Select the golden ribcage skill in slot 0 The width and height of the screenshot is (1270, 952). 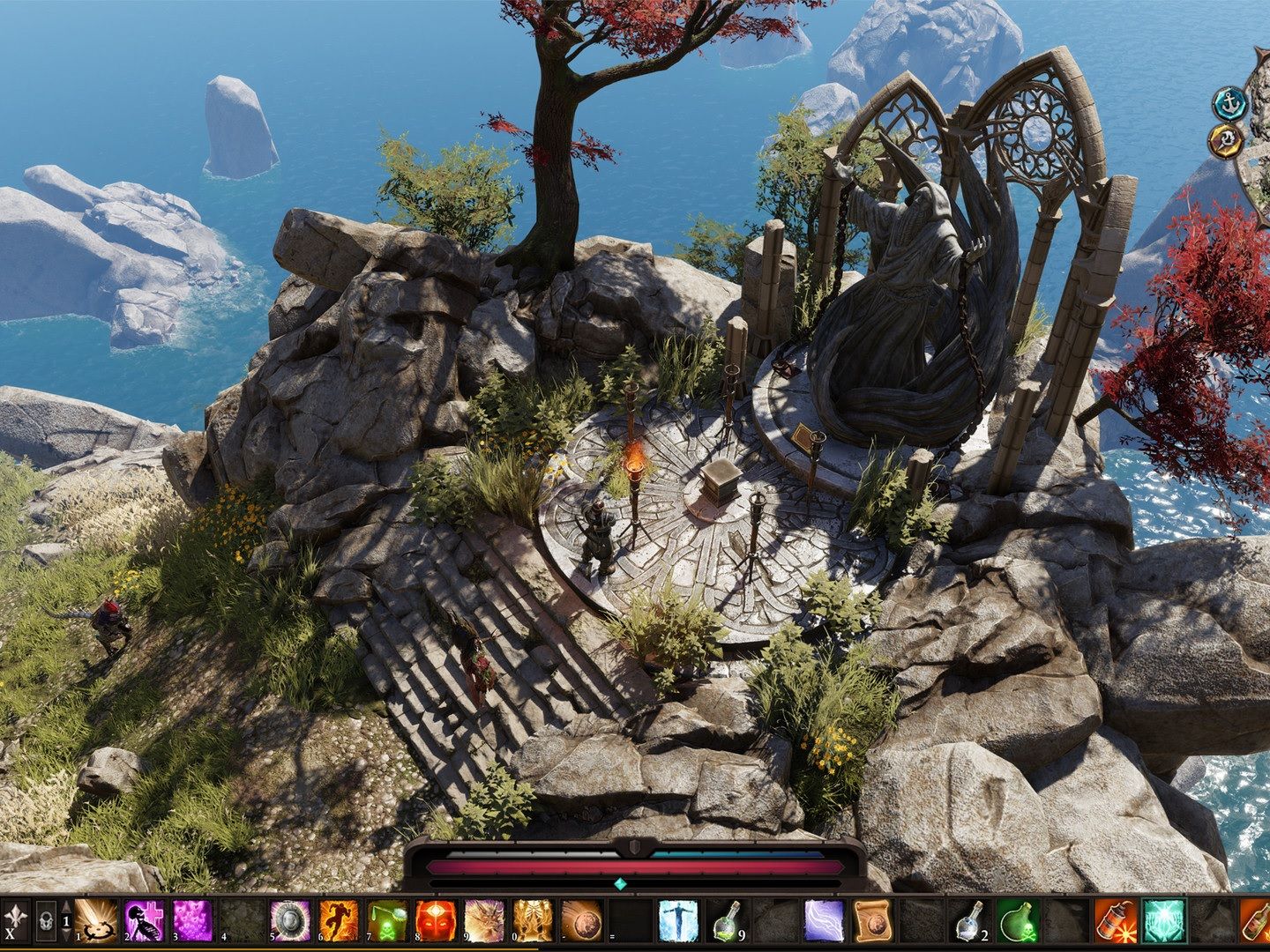coord(533,921)
